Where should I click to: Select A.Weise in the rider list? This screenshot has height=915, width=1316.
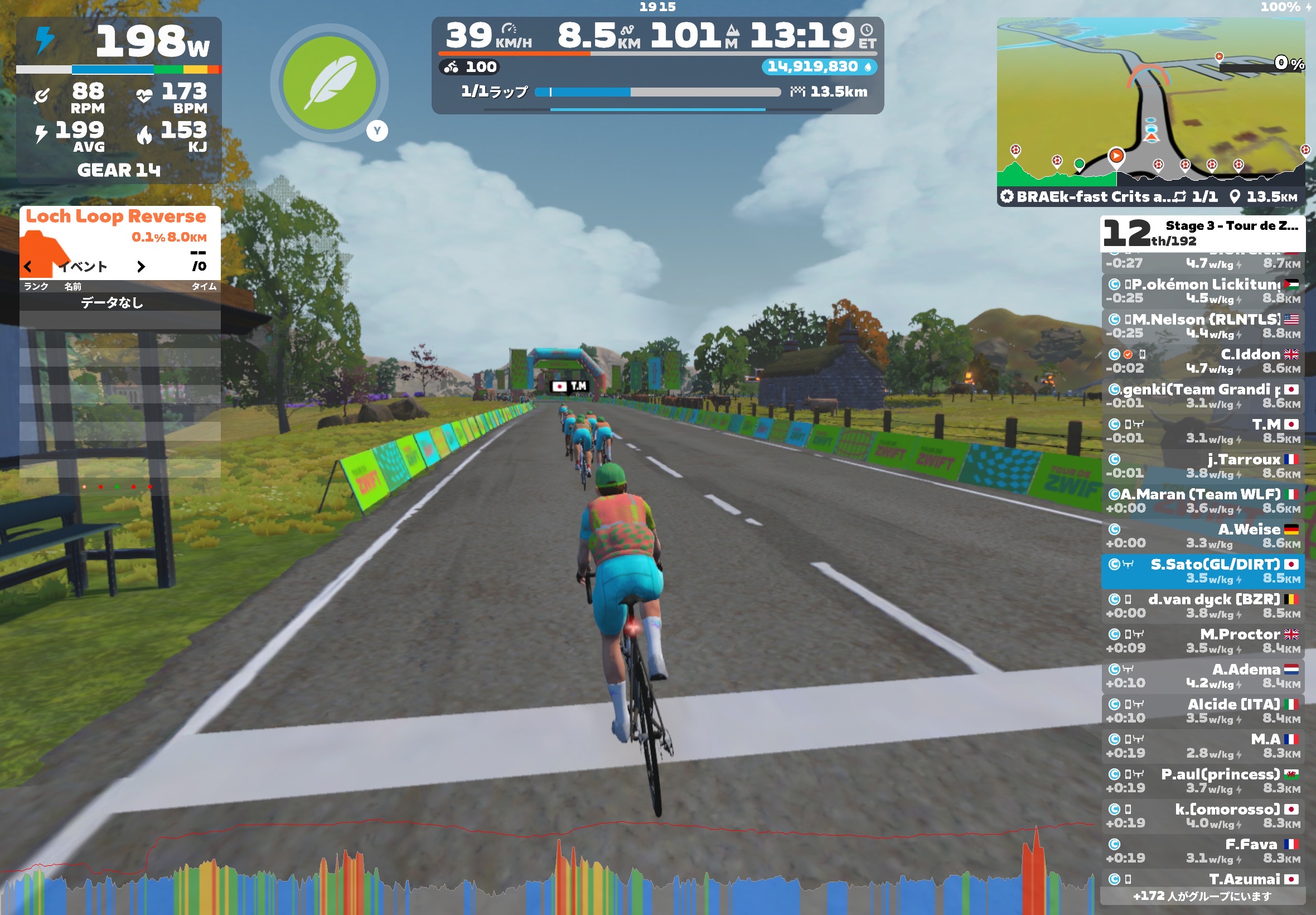pyautogui.click(x=1202, y=536)
